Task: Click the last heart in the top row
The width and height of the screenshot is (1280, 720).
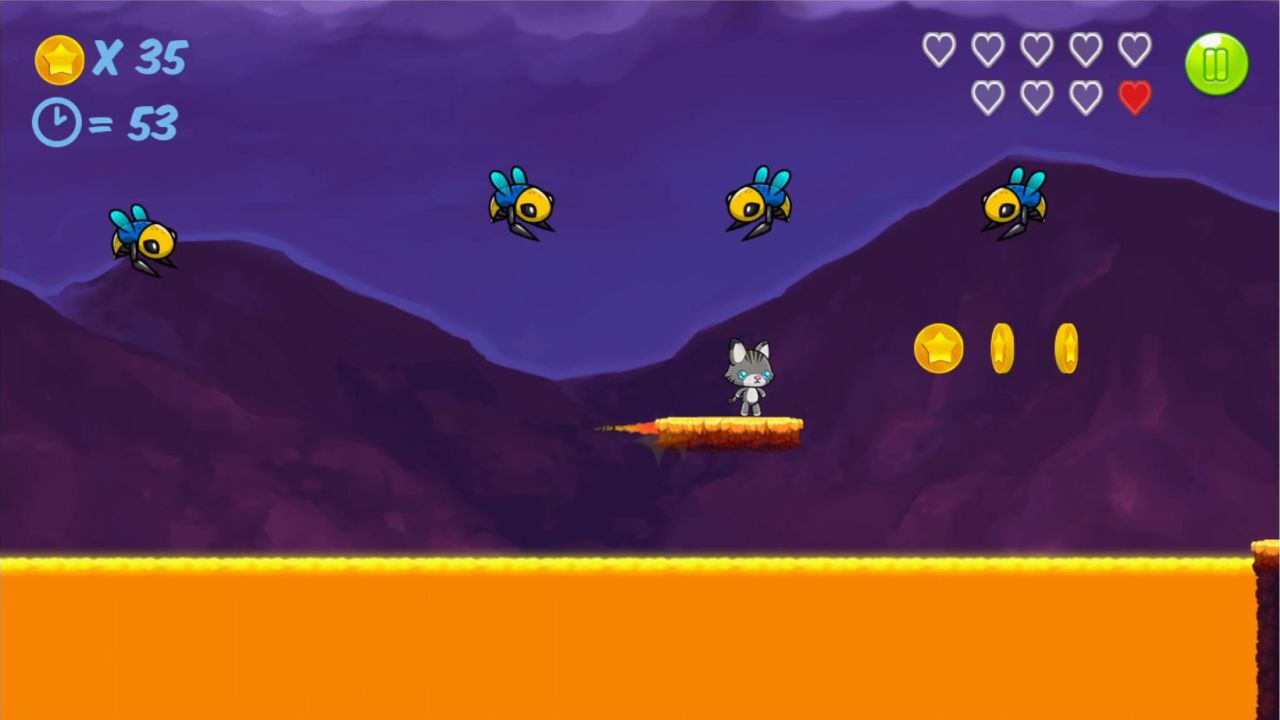Action: [1135, 49]
